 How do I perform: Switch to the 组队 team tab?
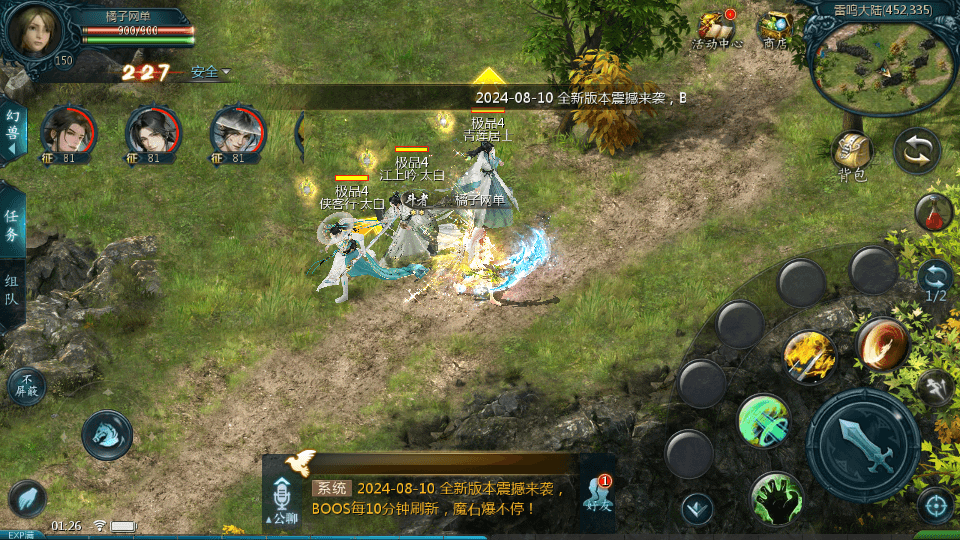click(12, 289)
